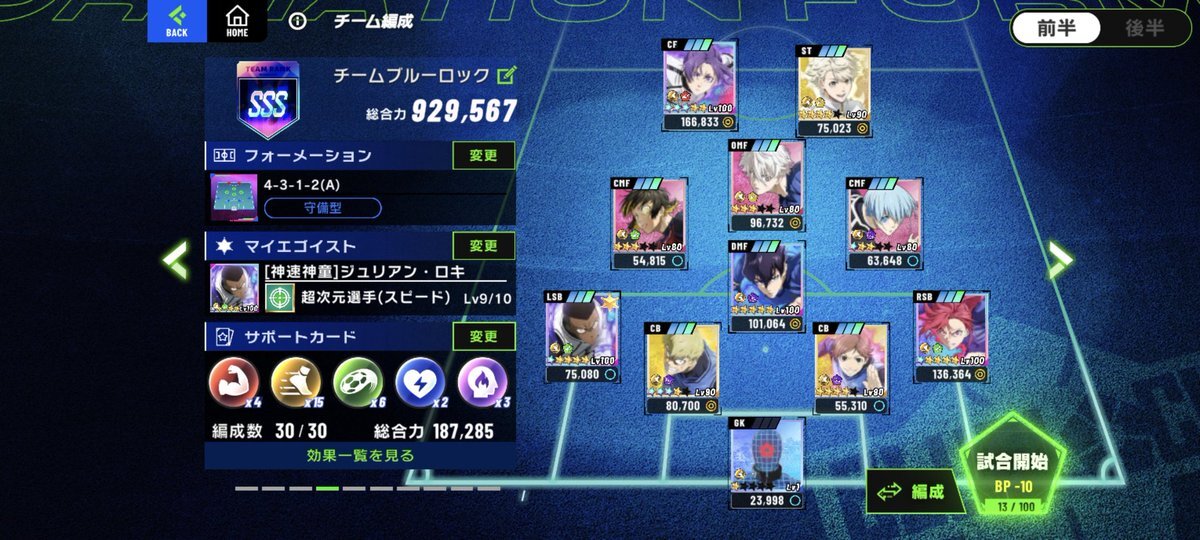The image size is (1200, 540).
Task: Return to the HOME screen
Action: (x=237, y=21)
